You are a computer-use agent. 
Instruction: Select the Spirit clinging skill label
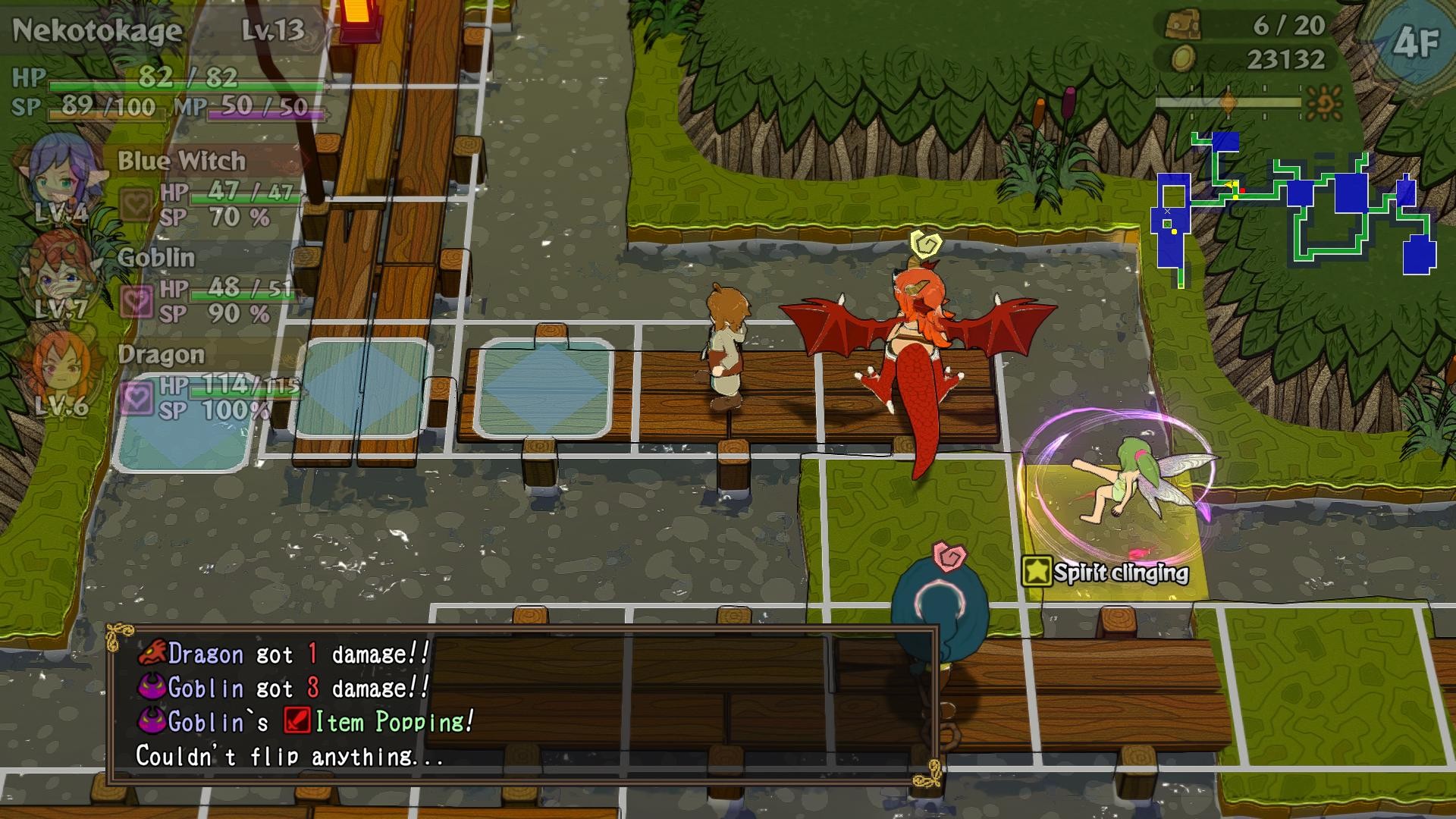click(1106, 573)
